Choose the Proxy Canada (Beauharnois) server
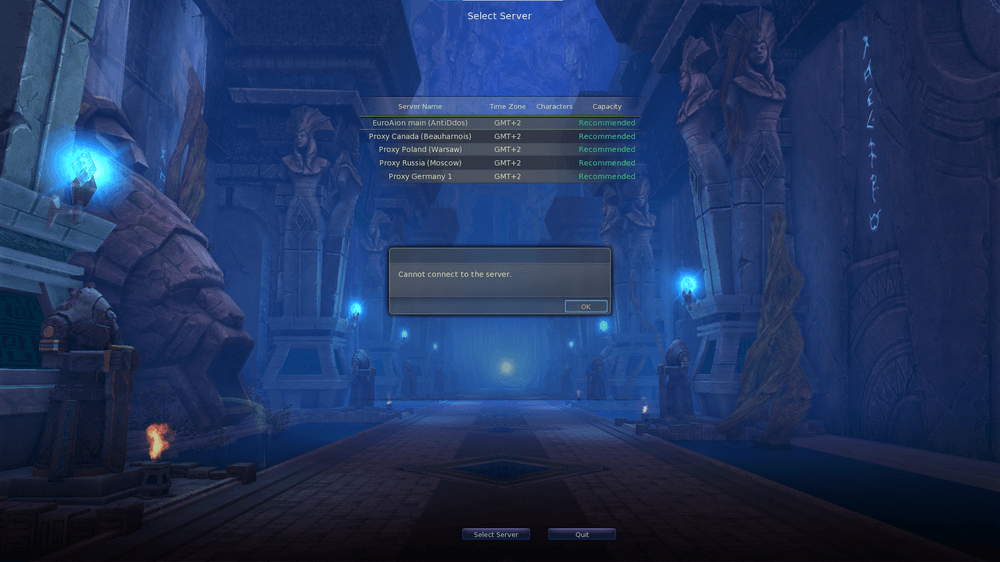Image resolution: width=1000 pixels, height=562 pixels. tap(420, 136)
